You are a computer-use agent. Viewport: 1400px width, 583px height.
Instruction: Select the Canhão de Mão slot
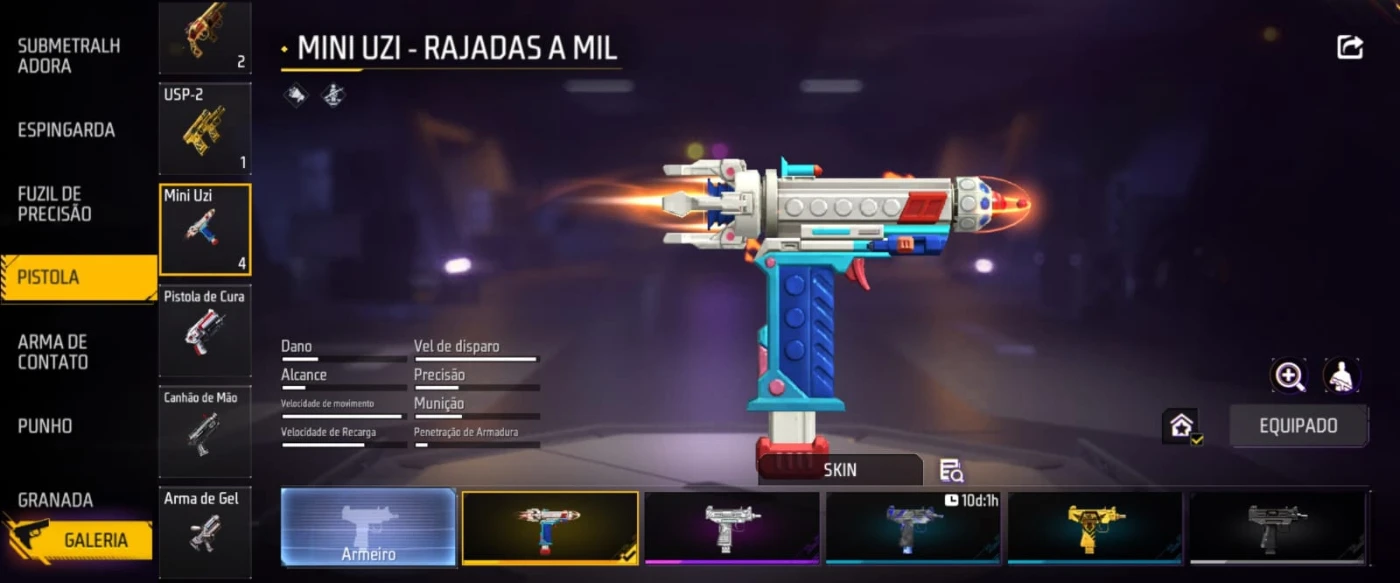pos(205,431)
